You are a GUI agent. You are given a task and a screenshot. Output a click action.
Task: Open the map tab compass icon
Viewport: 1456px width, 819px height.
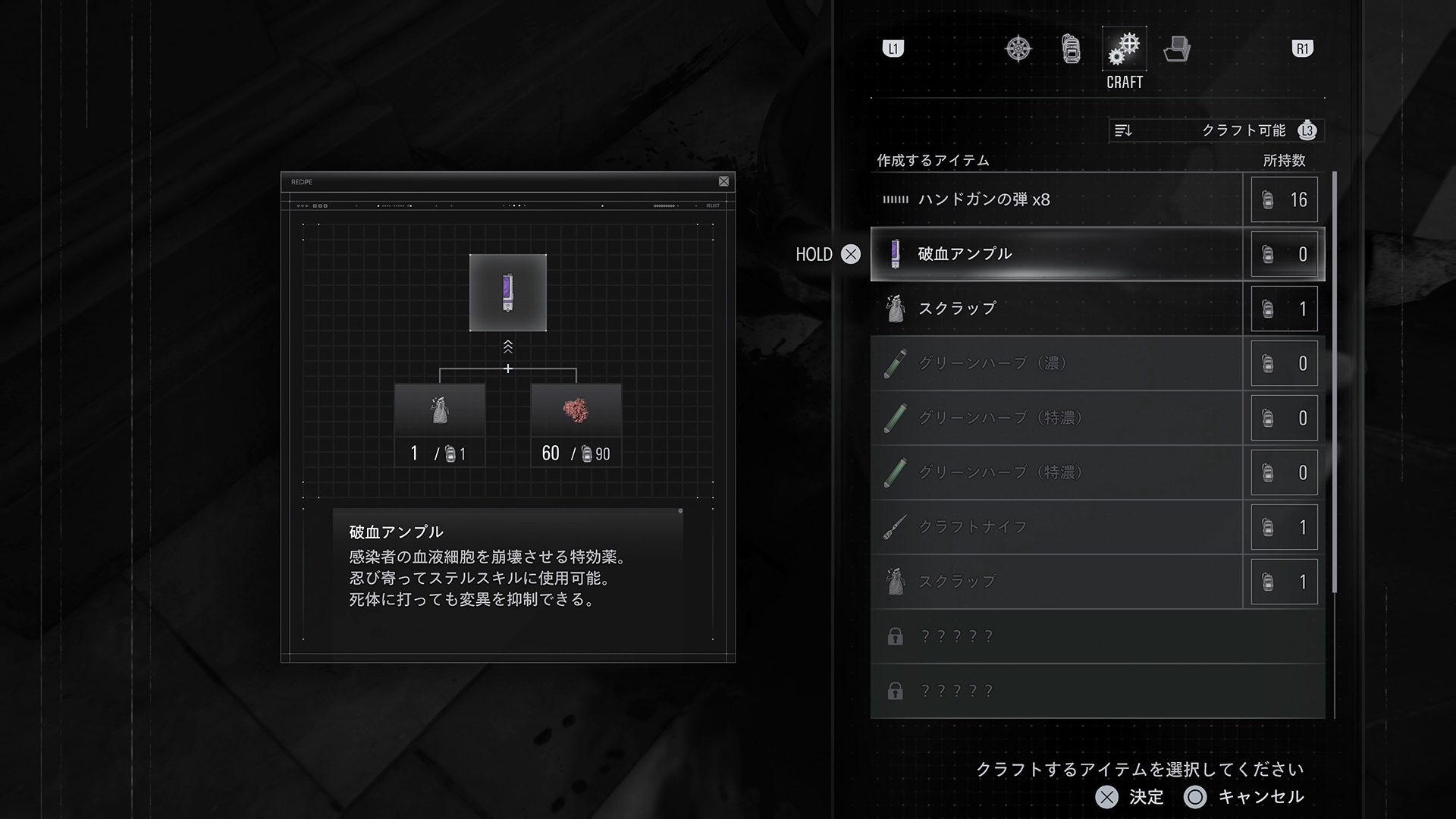[x=1020, y=48]
